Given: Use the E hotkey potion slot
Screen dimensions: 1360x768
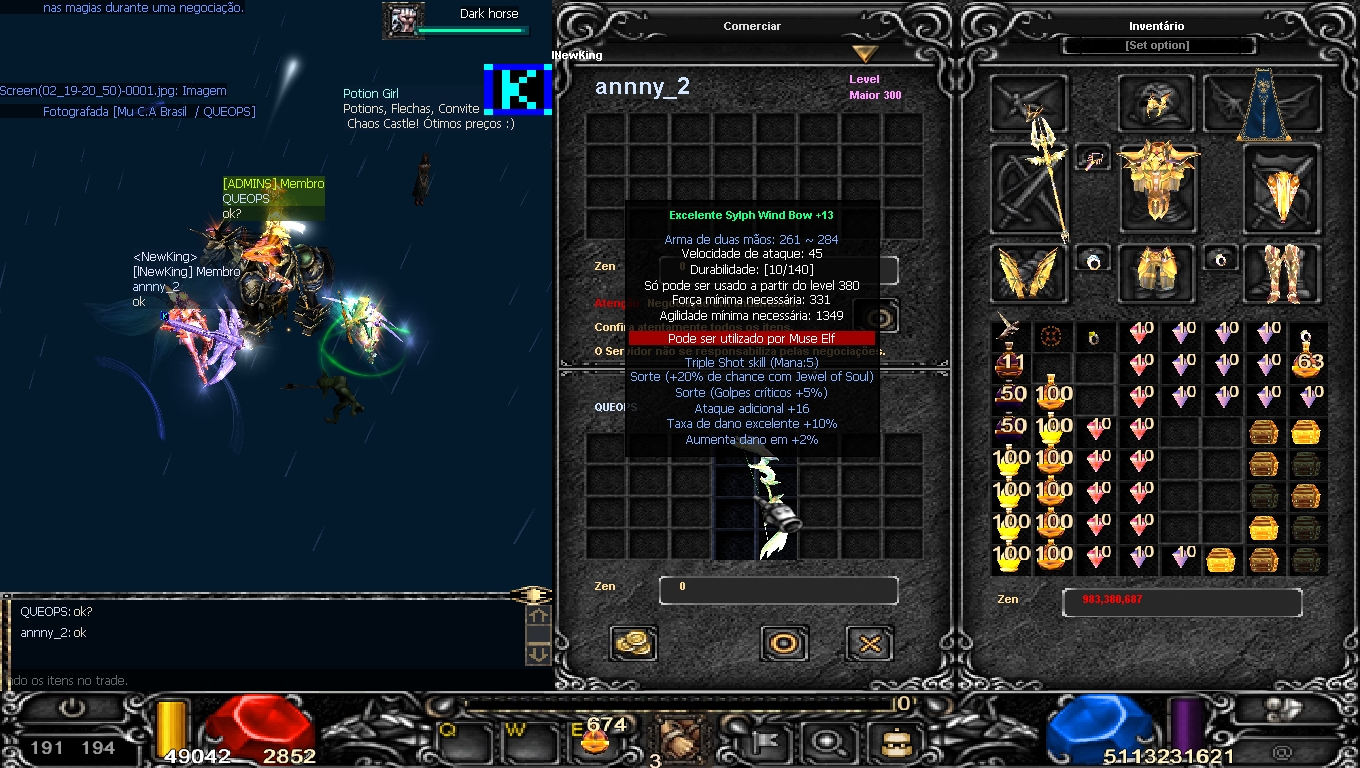Looking at the screenshot, I should tap(598, 738).
